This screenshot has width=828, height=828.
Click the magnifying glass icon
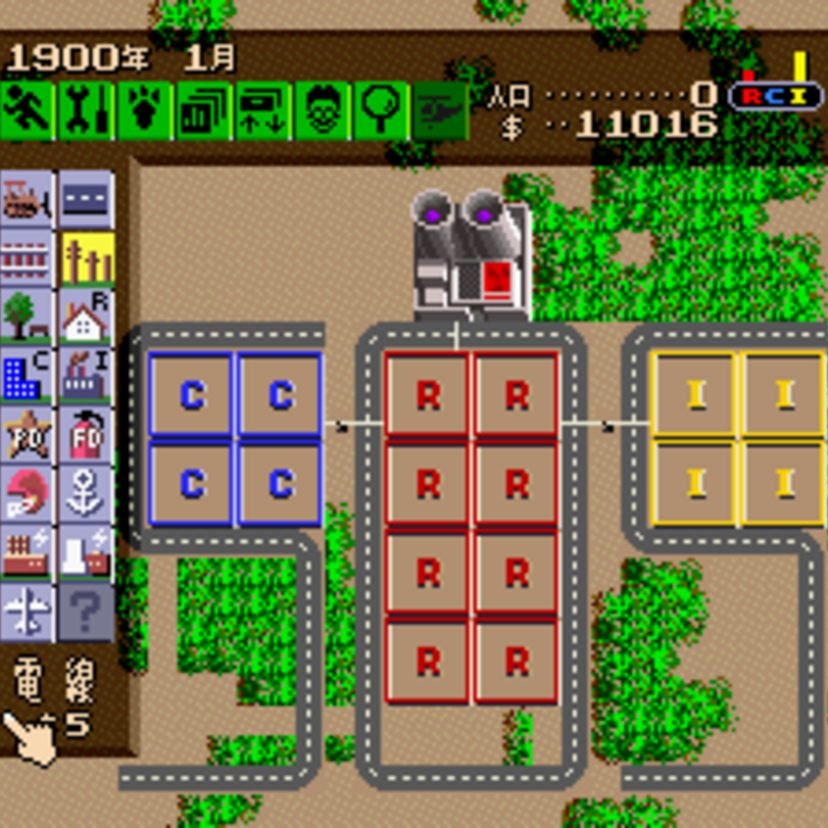[x=381, y=110]
